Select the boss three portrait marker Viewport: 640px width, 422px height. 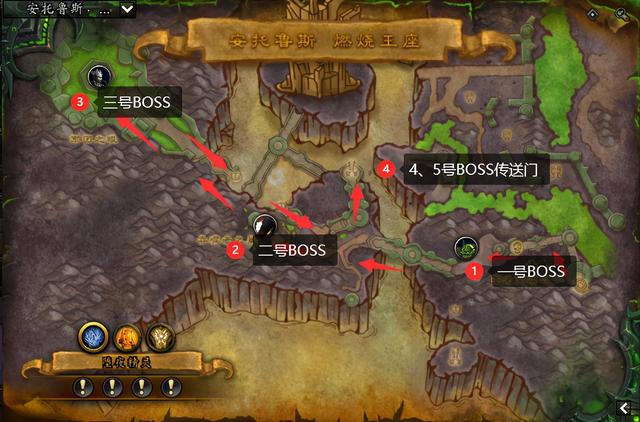pos(99,75)
